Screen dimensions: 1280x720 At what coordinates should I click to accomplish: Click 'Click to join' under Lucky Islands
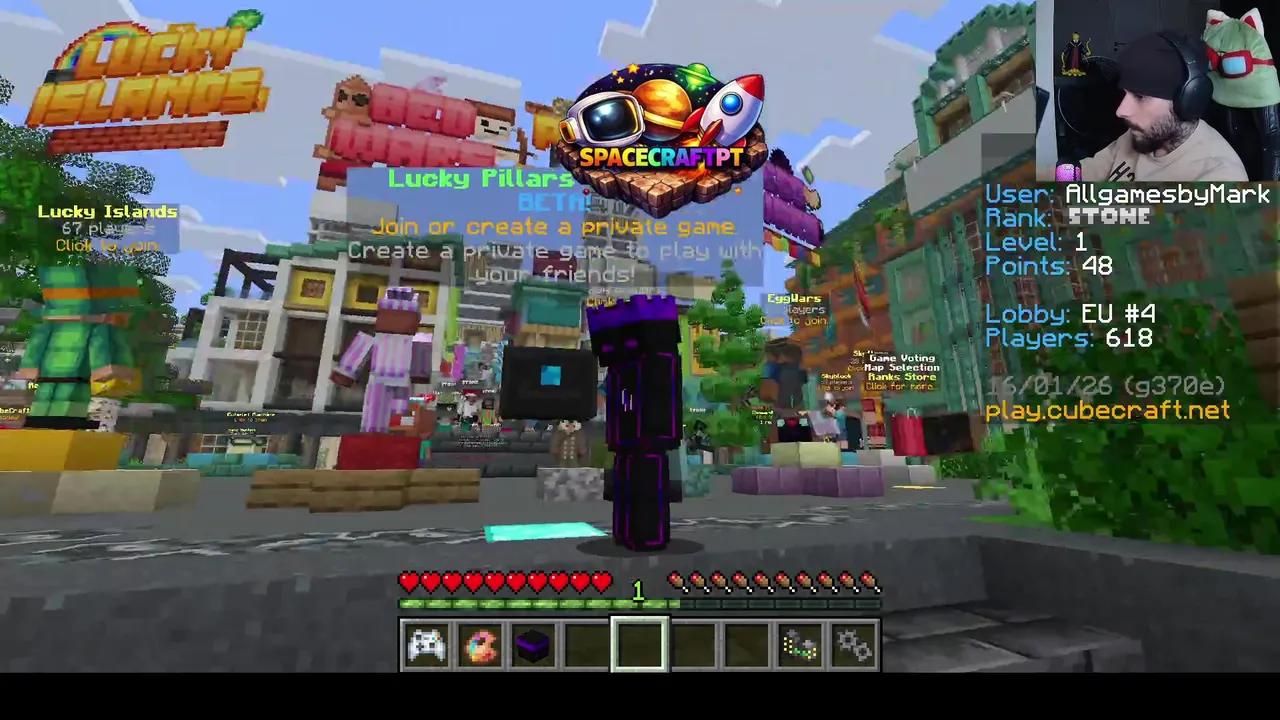click(x=106, y=245)
